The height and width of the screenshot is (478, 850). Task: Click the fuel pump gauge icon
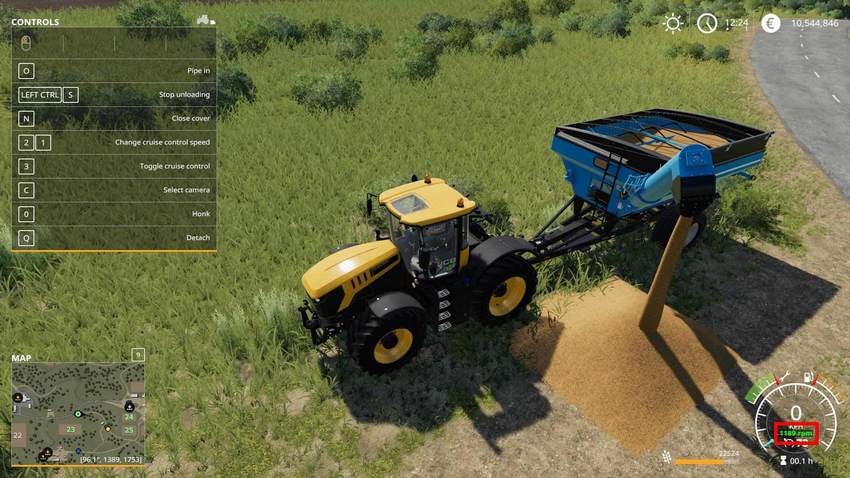point(806,377)
